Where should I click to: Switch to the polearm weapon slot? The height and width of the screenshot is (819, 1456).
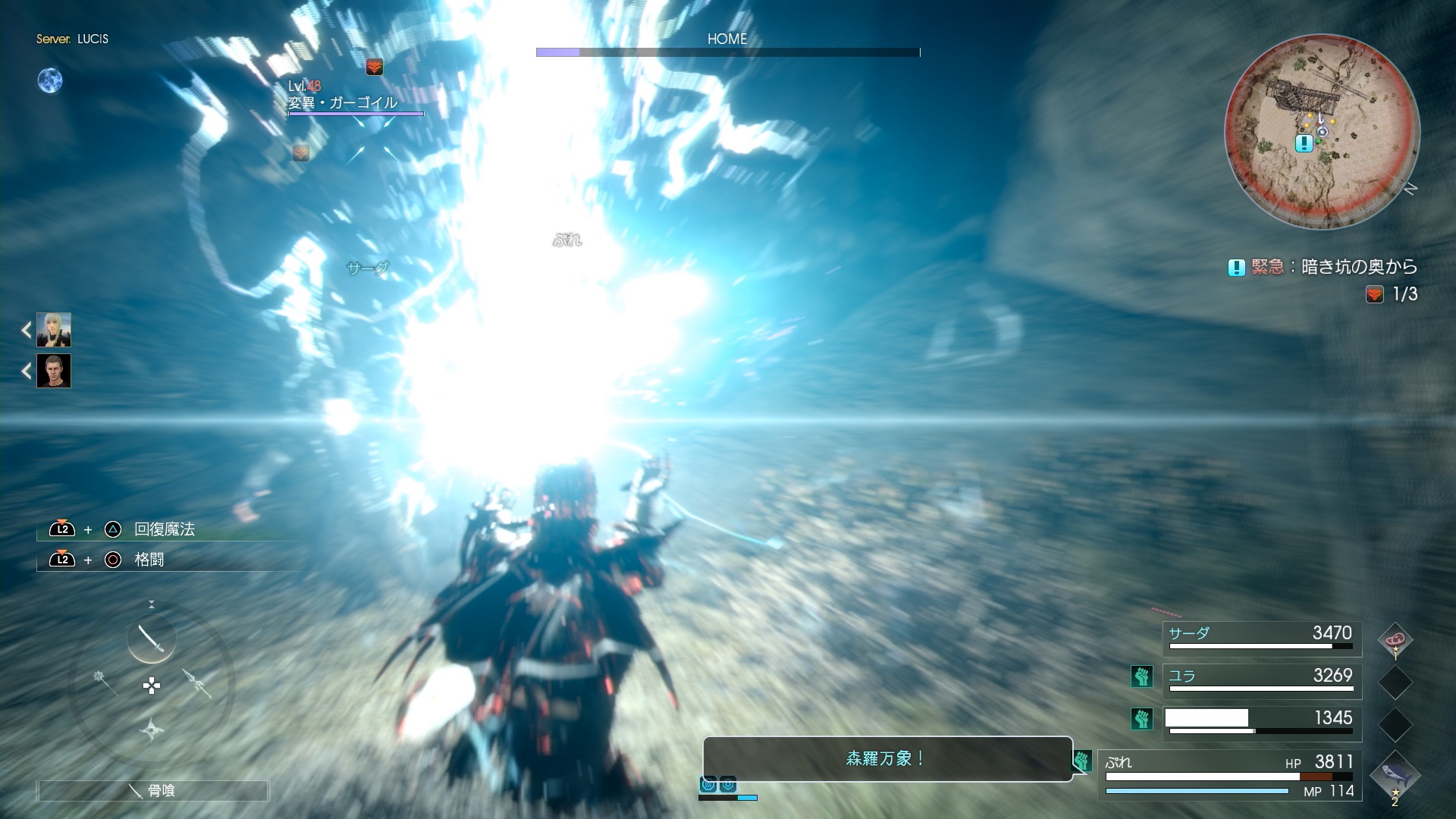tap(198, 682)
